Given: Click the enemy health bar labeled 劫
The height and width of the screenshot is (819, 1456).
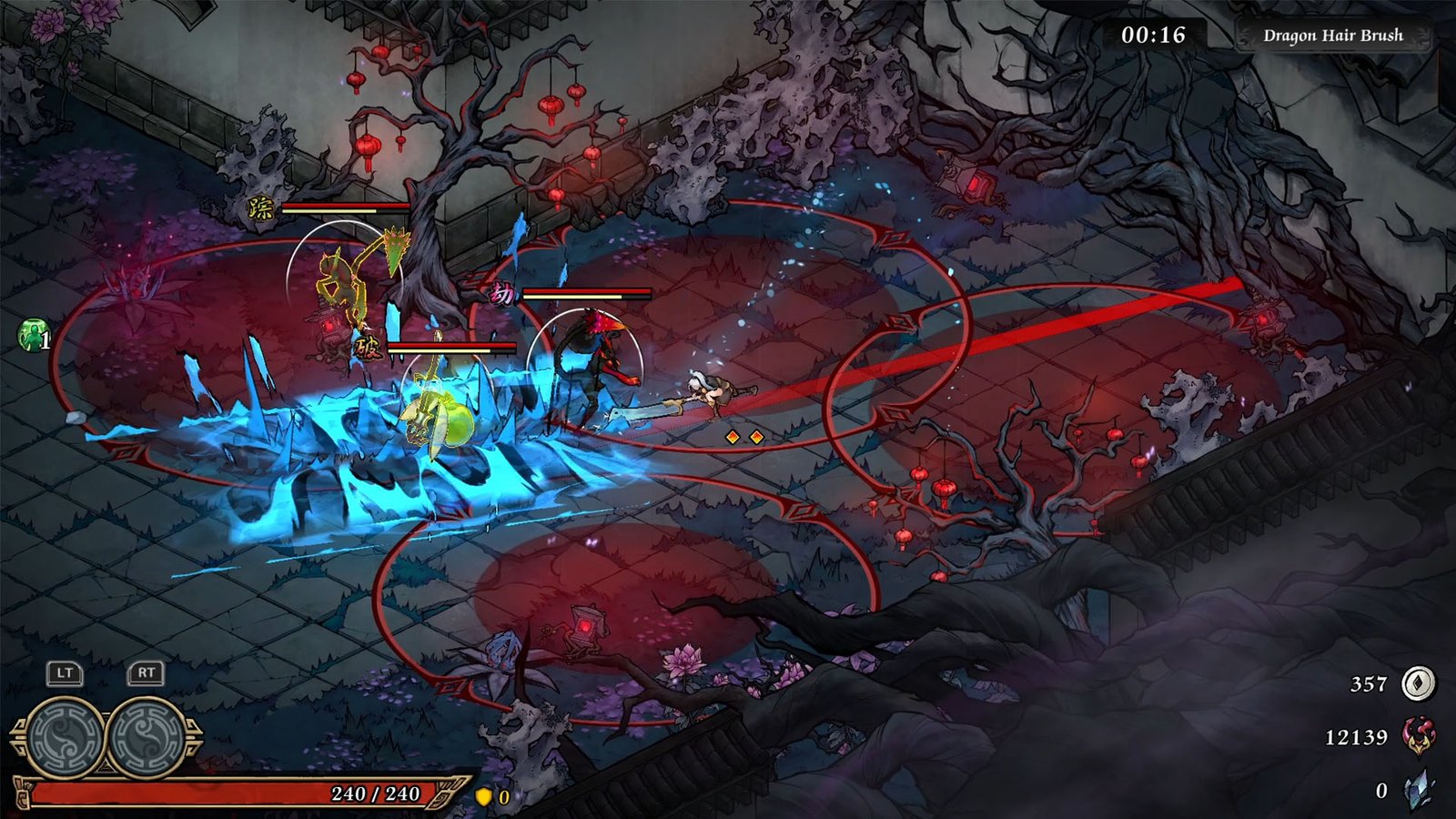Looking at the screenshot, I should 586,293.
